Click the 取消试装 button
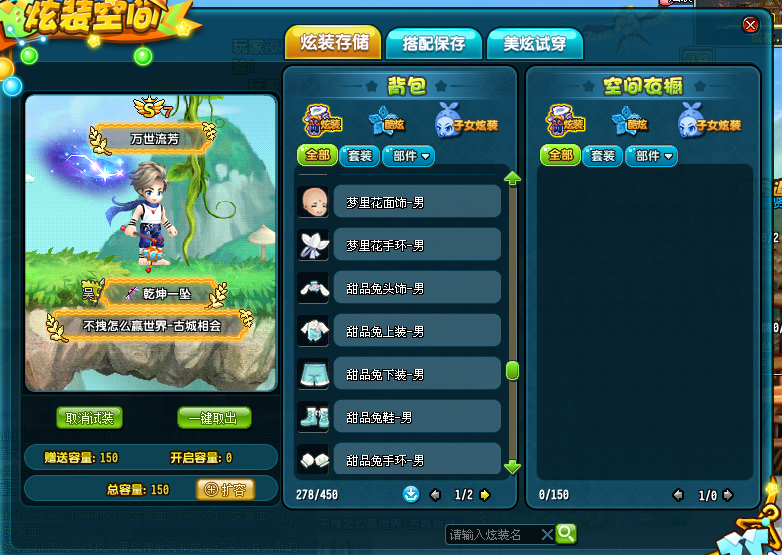 [90, 418]
